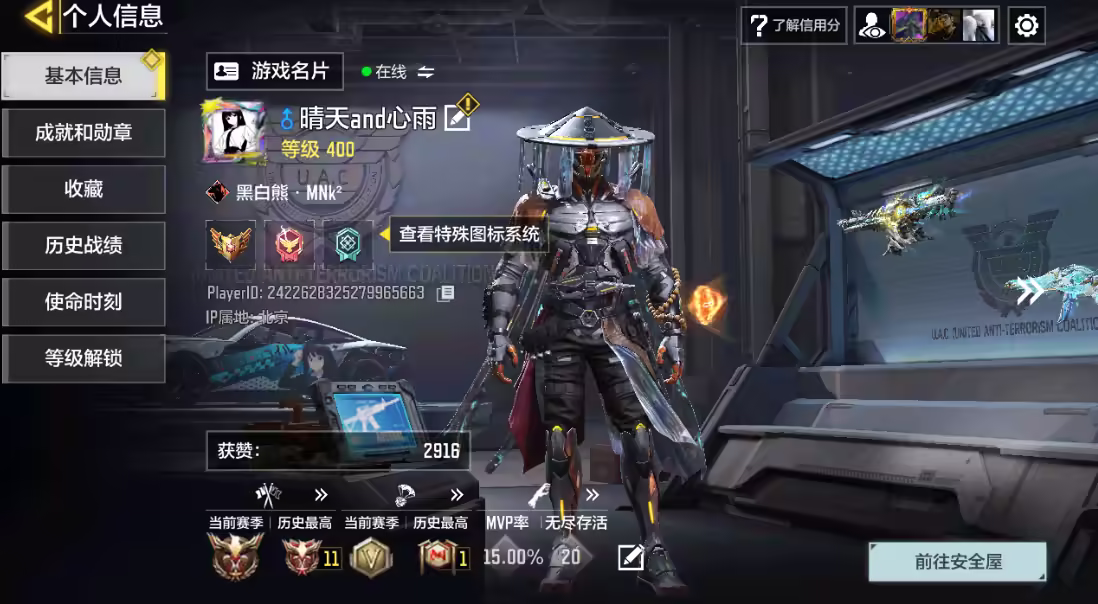Select the 收藏 tab
1098x604 pixels.
pyautogui.click(x=83, y=189)
